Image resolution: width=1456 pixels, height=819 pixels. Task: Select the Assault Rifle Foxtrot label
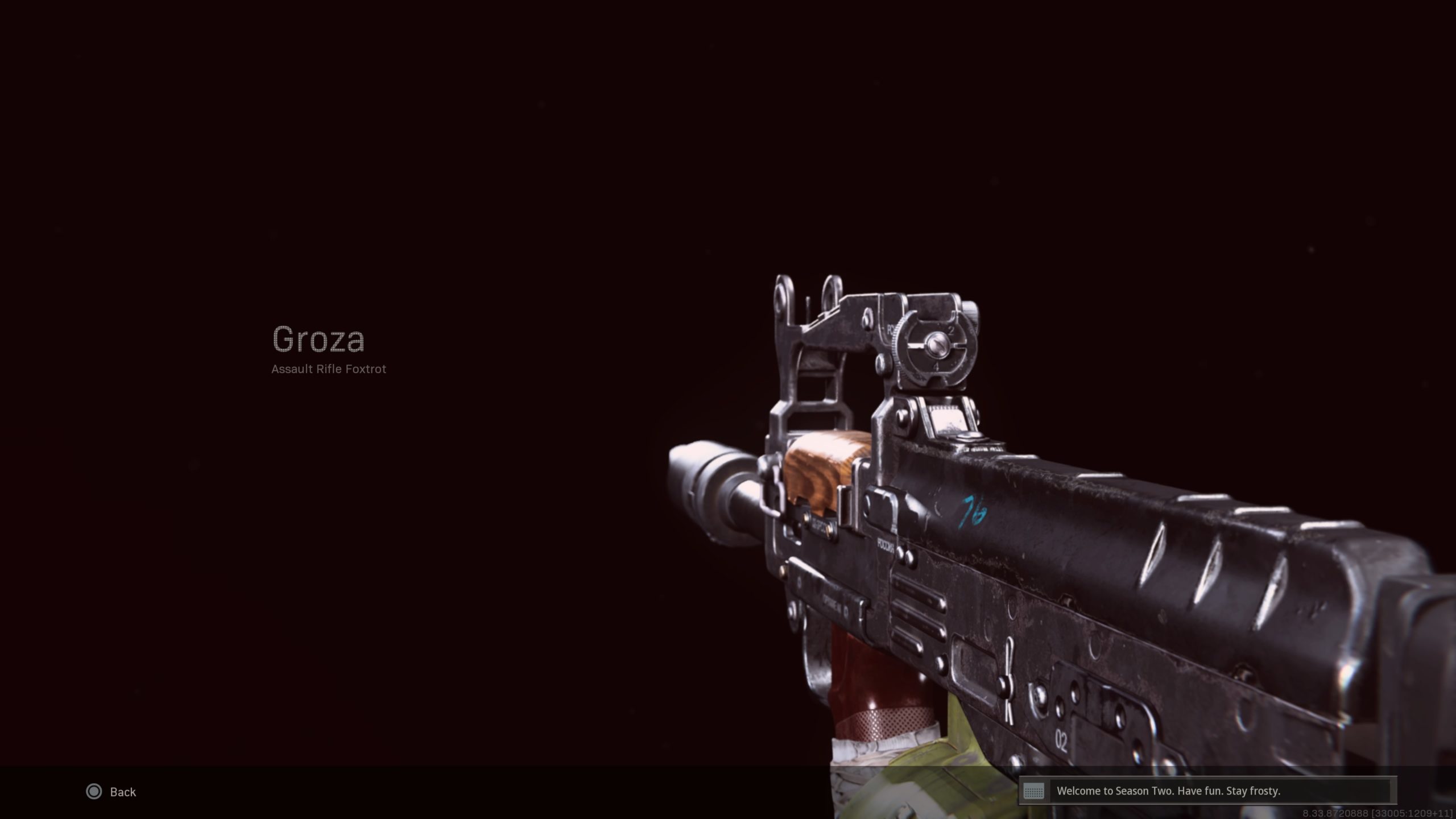(329, 369)
